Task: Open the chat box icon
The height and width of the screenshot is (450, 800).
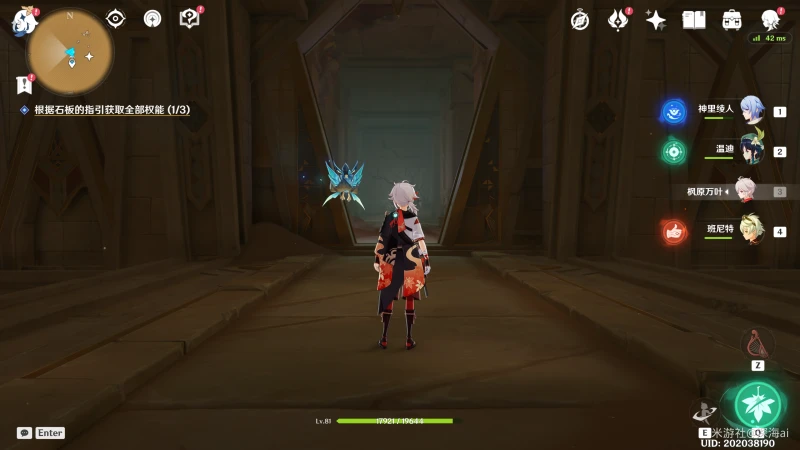Action: 24,433
